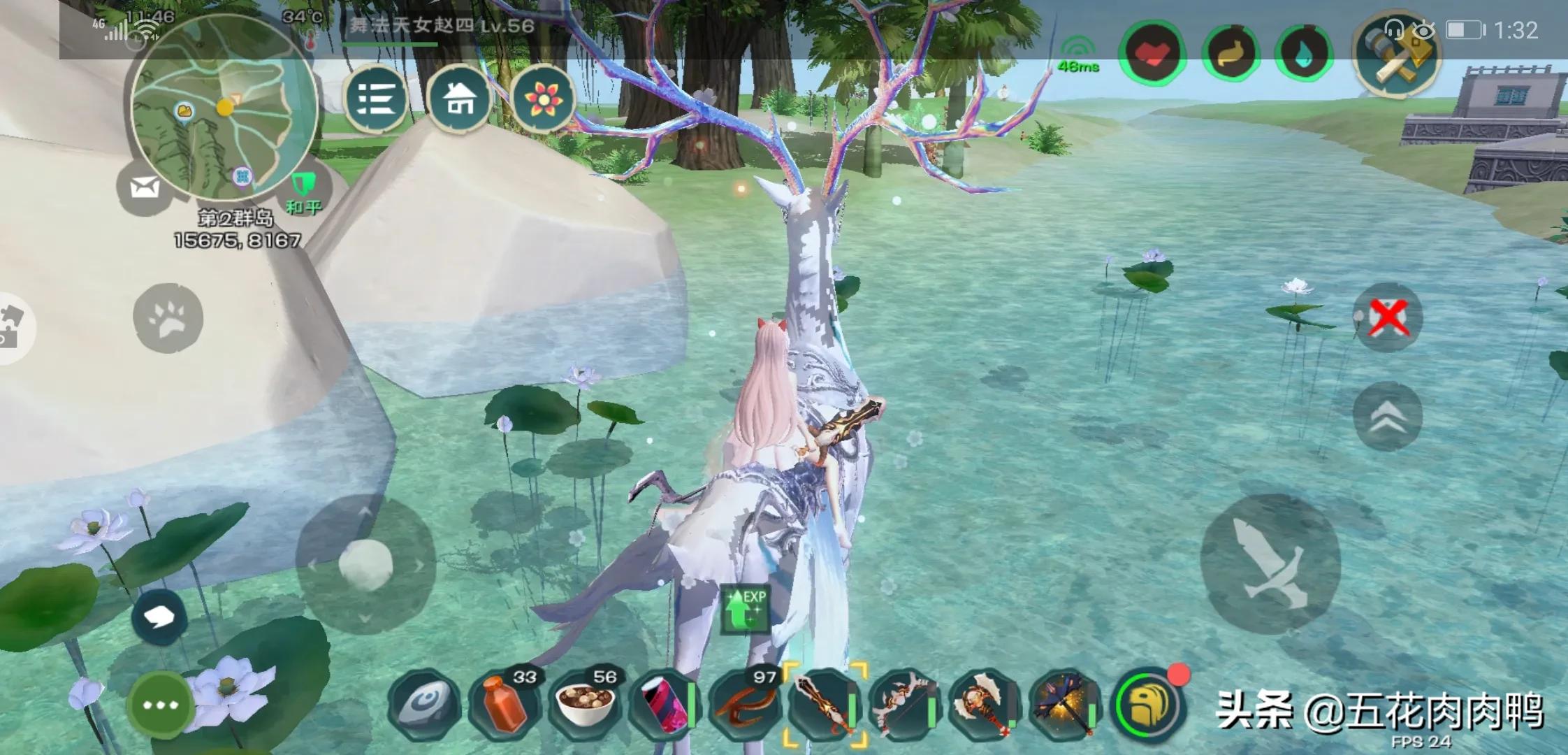The height and width of the screenshot is (755, 1568).
Task: Dismount using the red X button
Action: pos(1388,317)
